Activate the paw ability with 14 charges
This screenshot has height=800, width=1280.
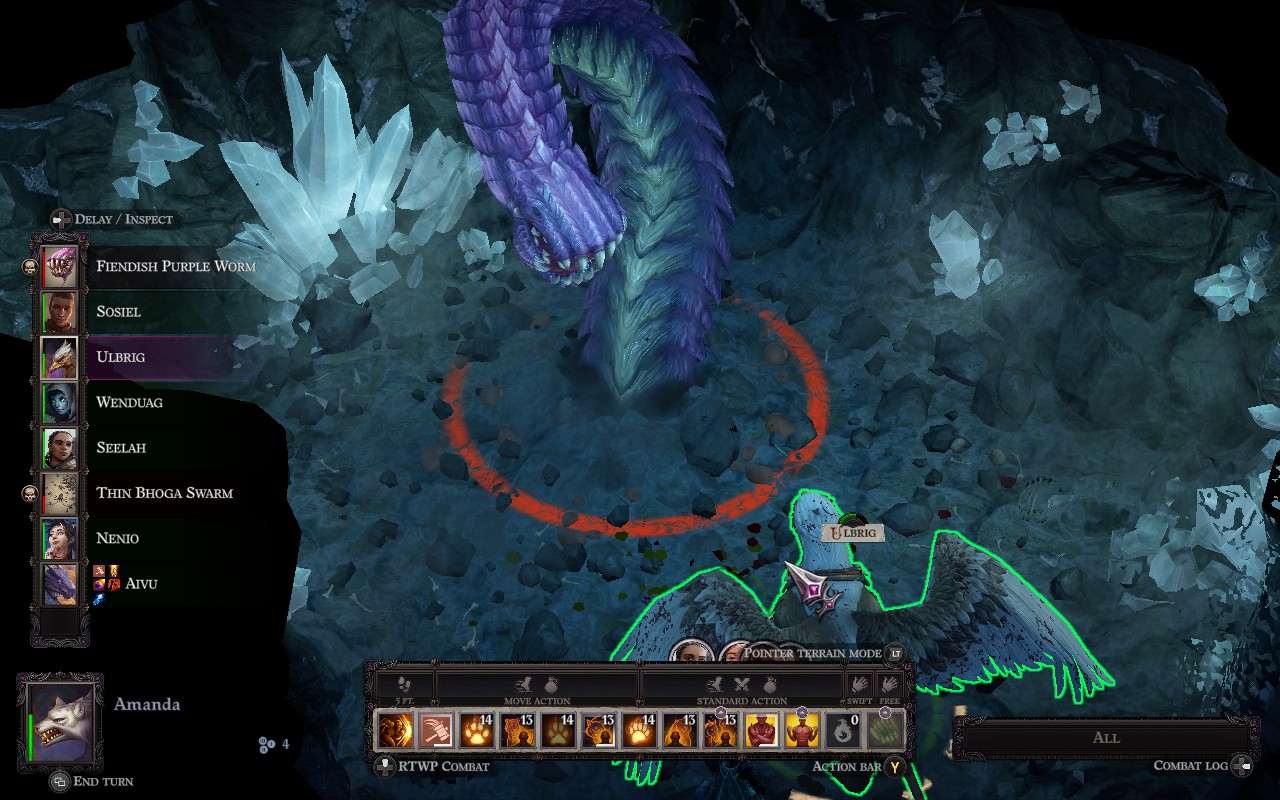pyautogui.click(x=475, y=730)
